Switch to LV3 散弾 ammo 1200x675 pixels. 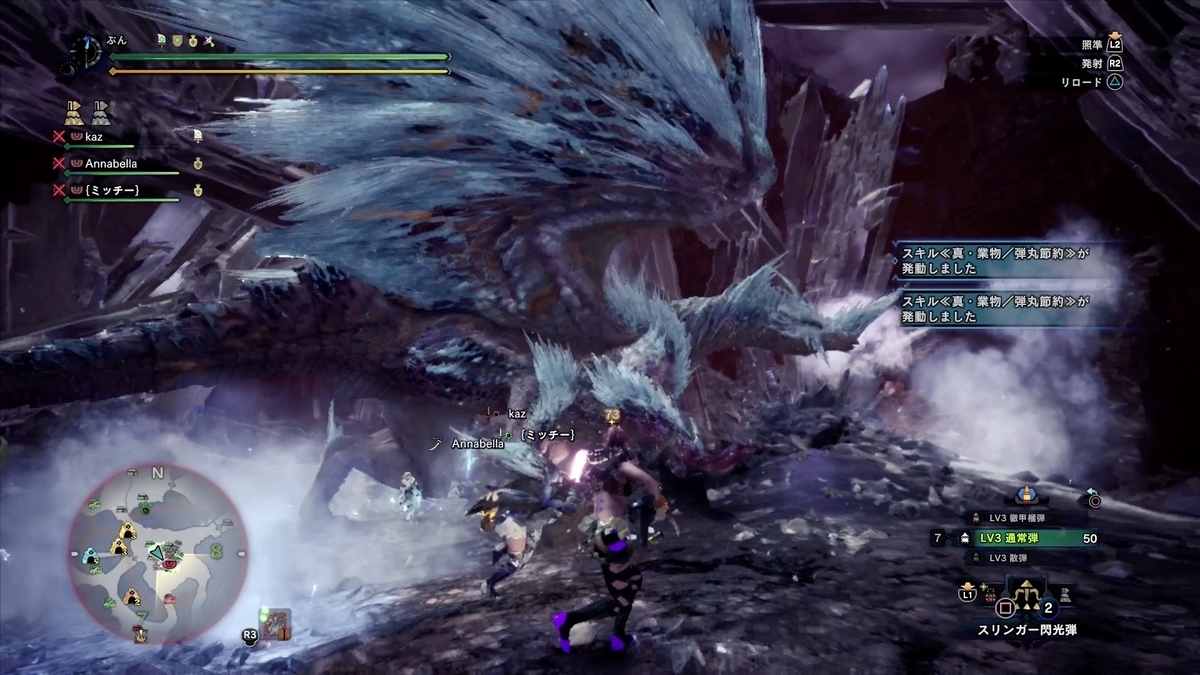pos(1011,558)
